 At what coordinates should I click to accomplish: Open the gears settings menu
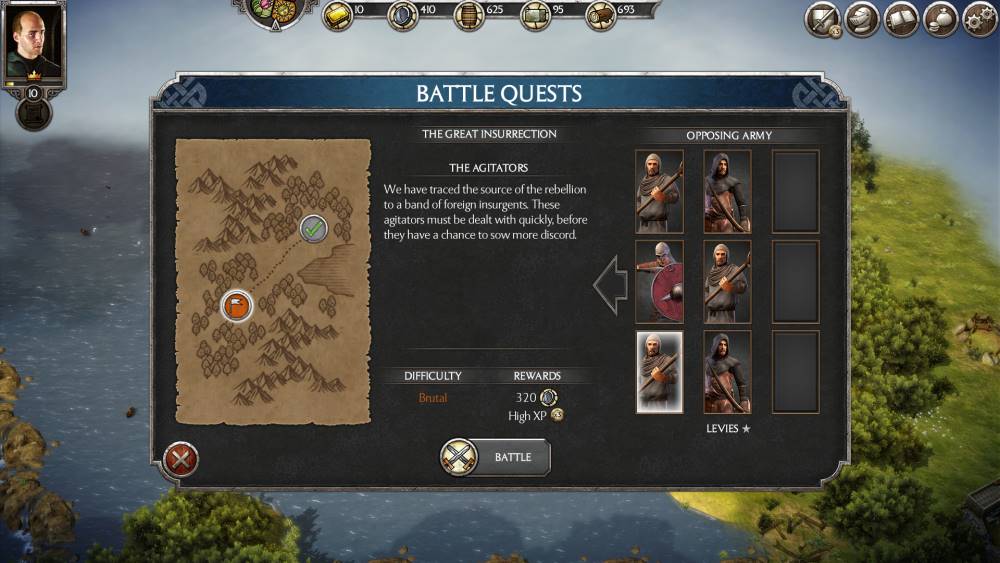tap(979, 19)
